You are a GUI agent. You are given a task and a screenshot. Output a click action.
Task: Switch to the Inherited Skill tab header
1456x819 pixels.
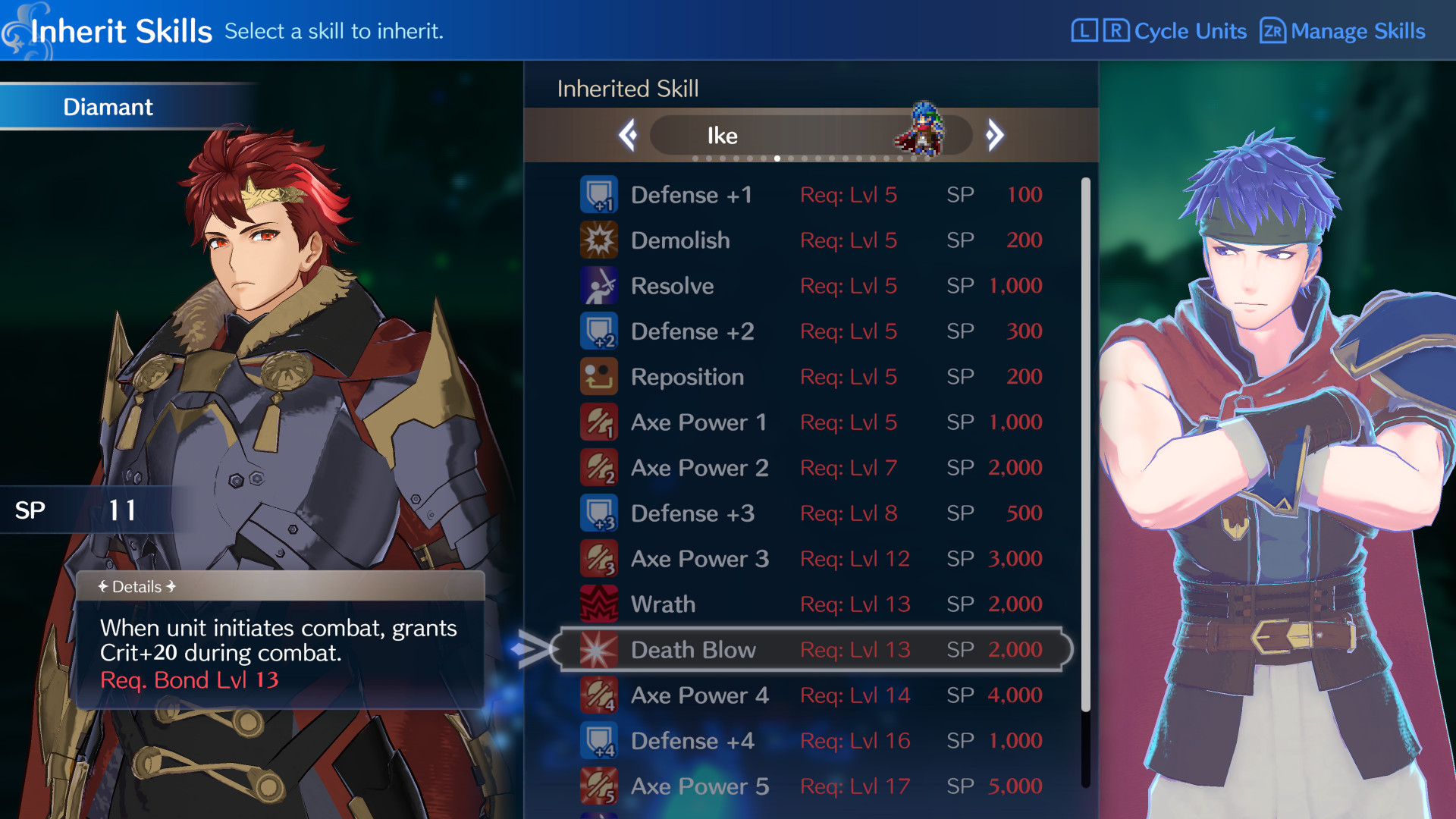pyautogui.click(x=626, y=89)
